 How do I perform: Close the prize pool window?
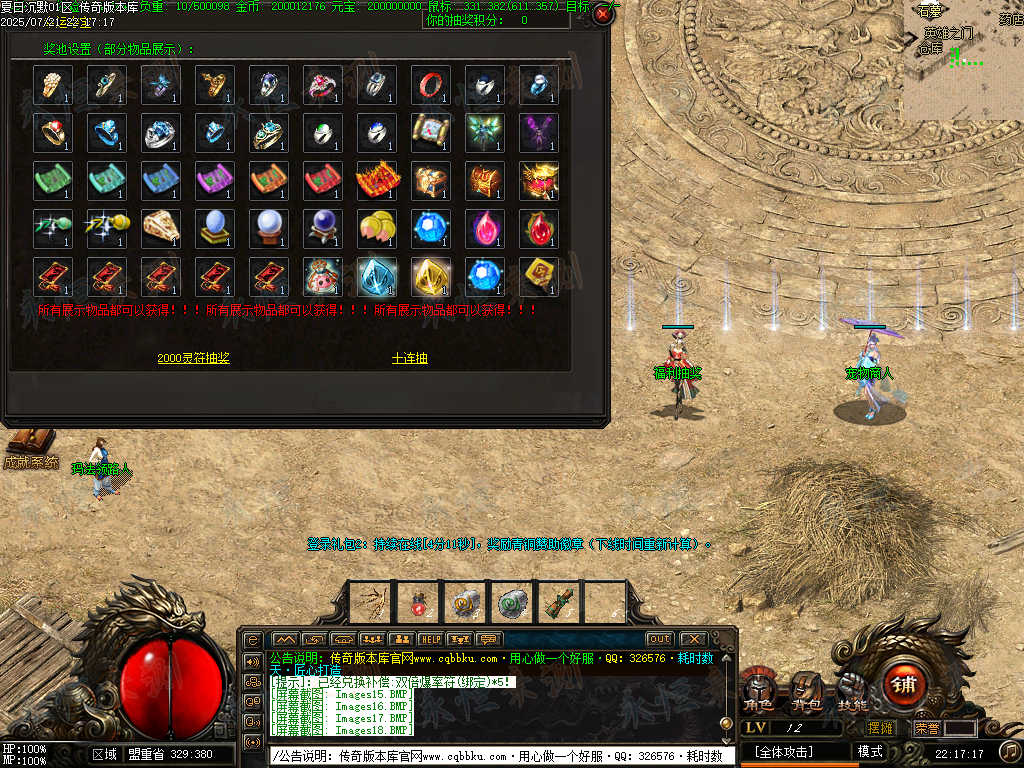click(602, 14)
